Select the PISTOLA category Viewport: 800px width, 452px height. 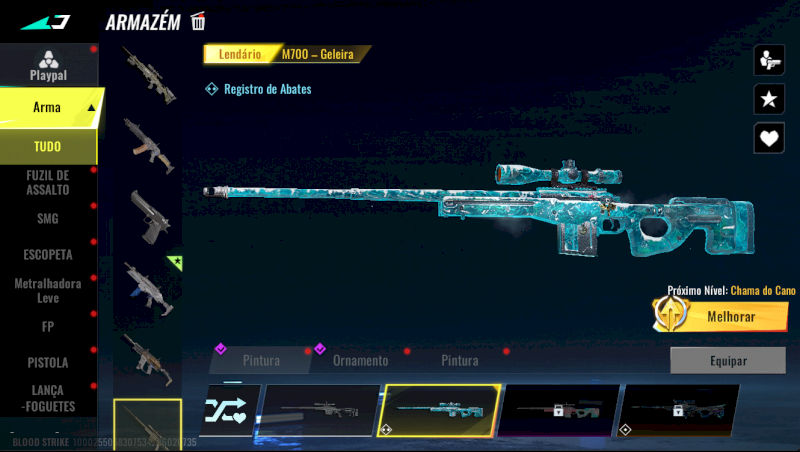coord(48,362)
